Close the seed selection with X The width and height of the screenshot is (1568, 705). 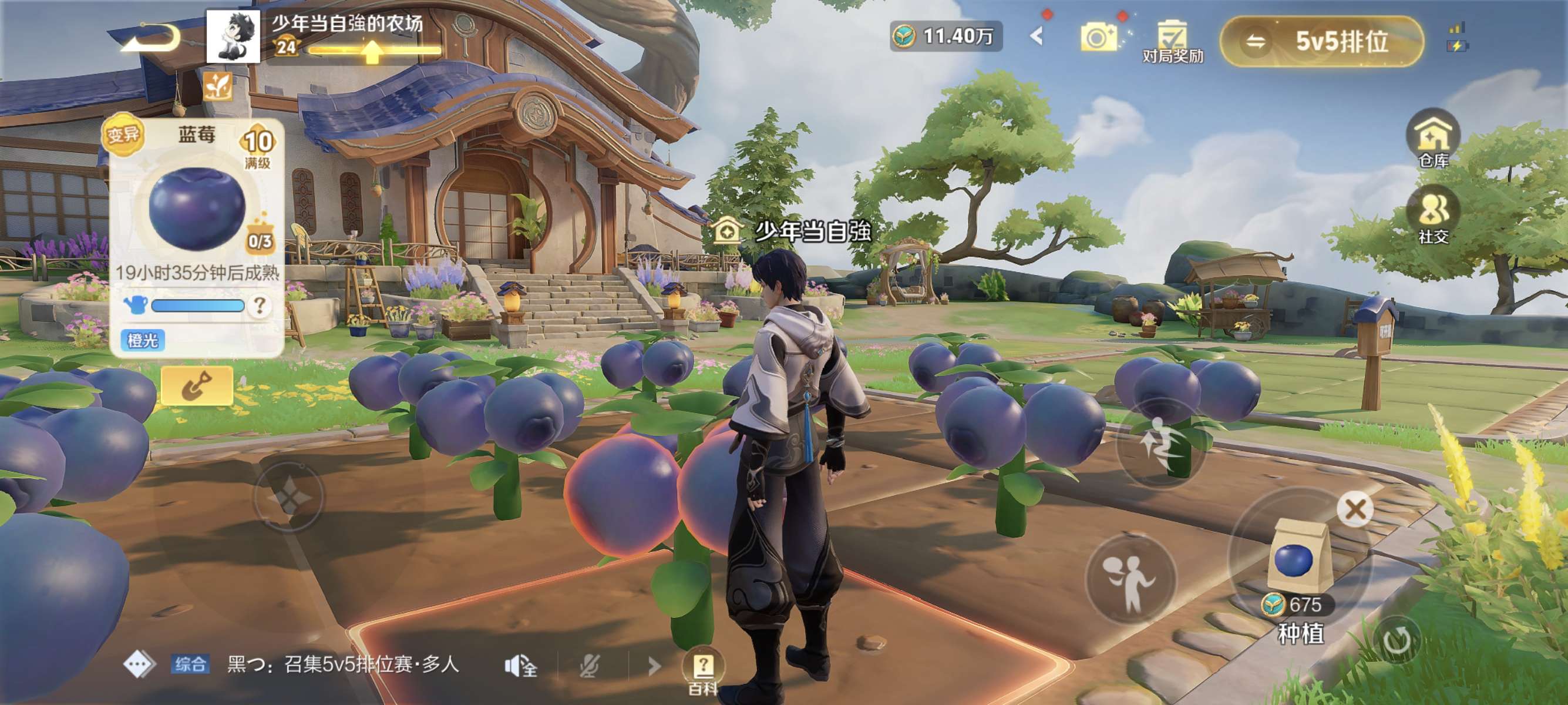pos(1355,509)
